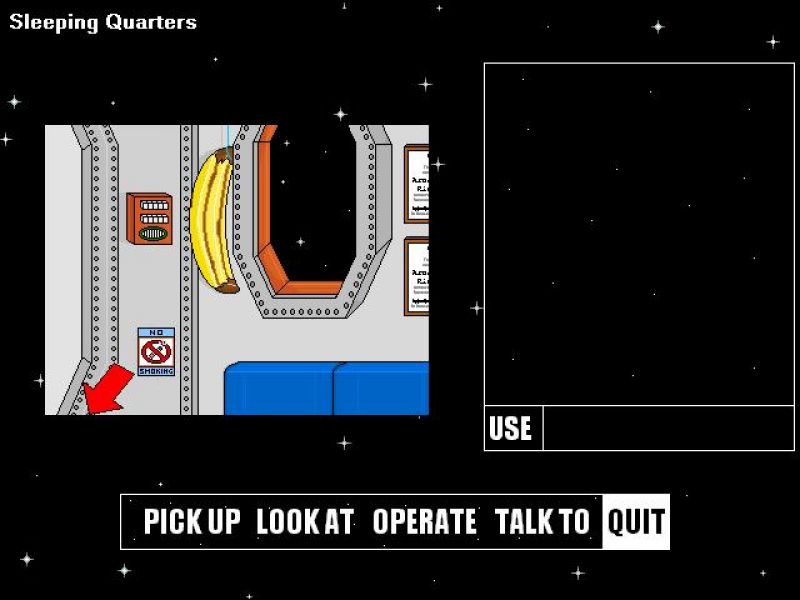Screen dimensions: 800x600
Task: Choose the LOOK AT command
Action: (x=305, y=522)
